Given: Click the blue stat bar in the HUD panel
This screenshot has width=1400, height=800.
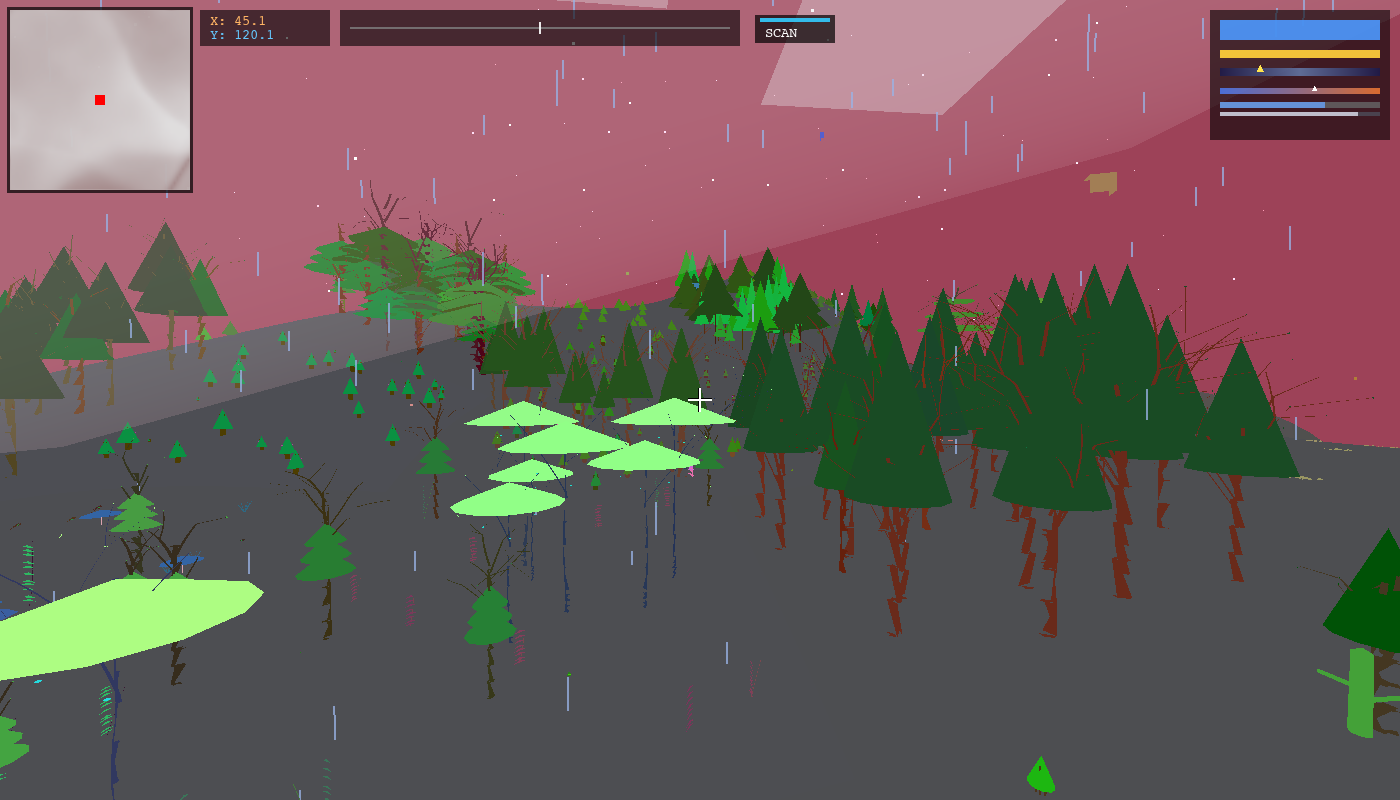Looking at the screenshot, I should 1299,30.
